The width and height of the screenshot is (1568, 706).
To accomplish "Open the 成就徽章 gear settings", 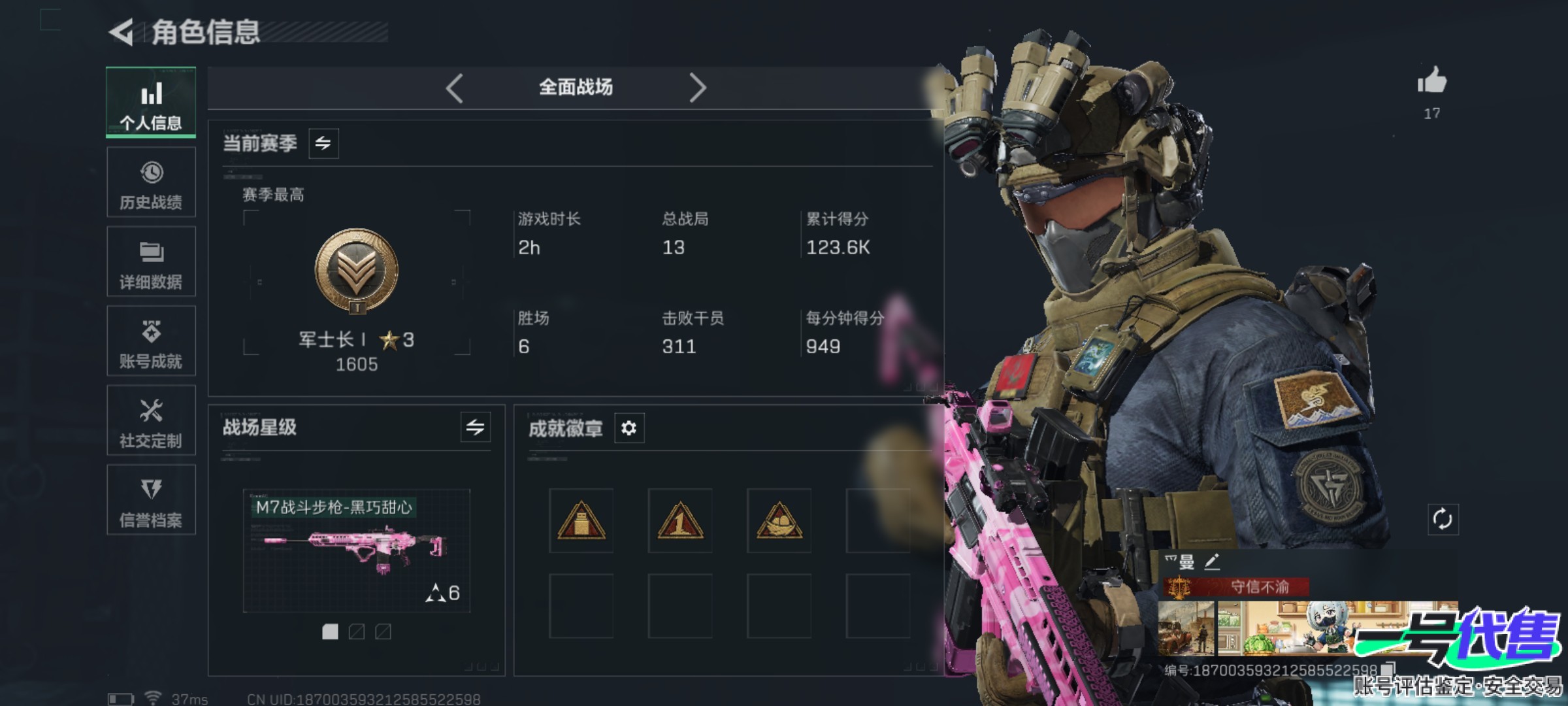I will pos(629,428).
